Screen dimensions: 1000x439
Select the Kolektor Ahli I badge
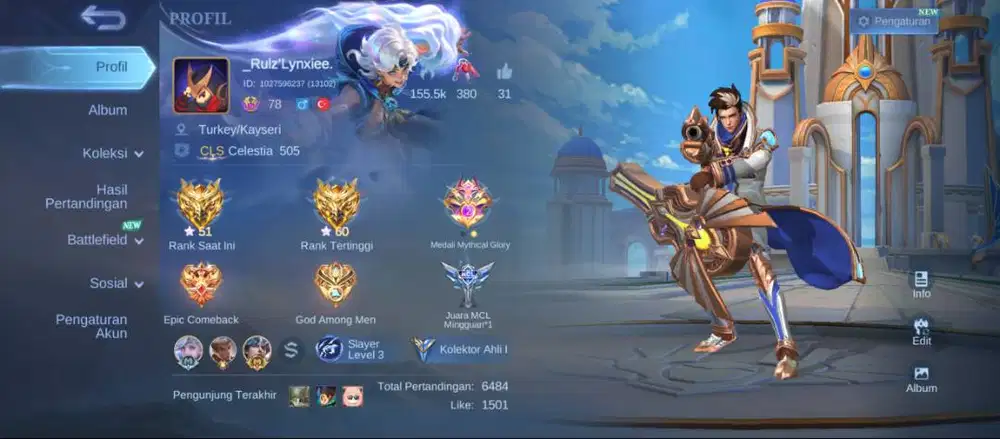[462, 349]
